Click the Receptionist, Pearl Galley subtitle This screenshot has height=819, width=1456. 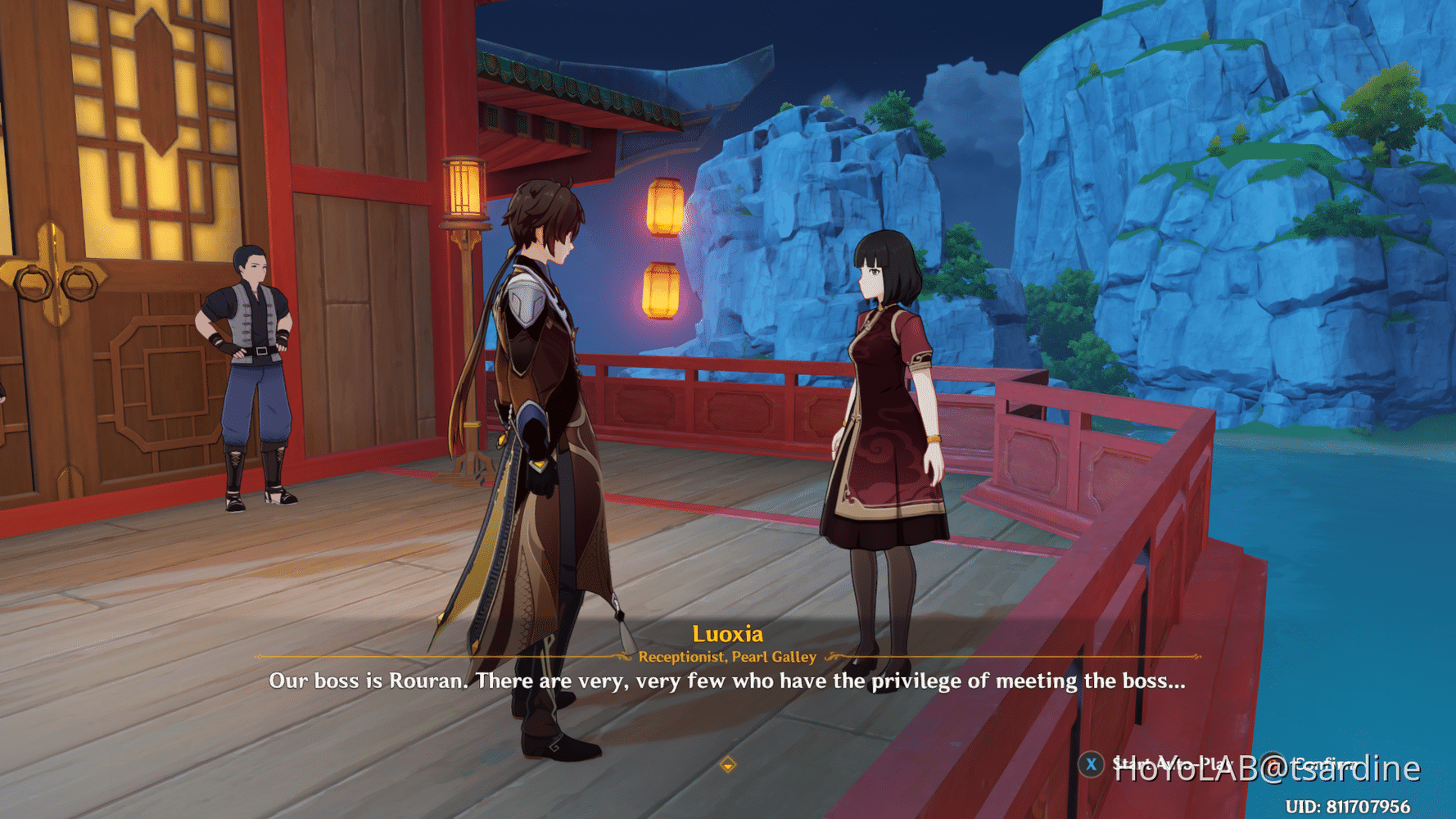(x=727, y=656)
